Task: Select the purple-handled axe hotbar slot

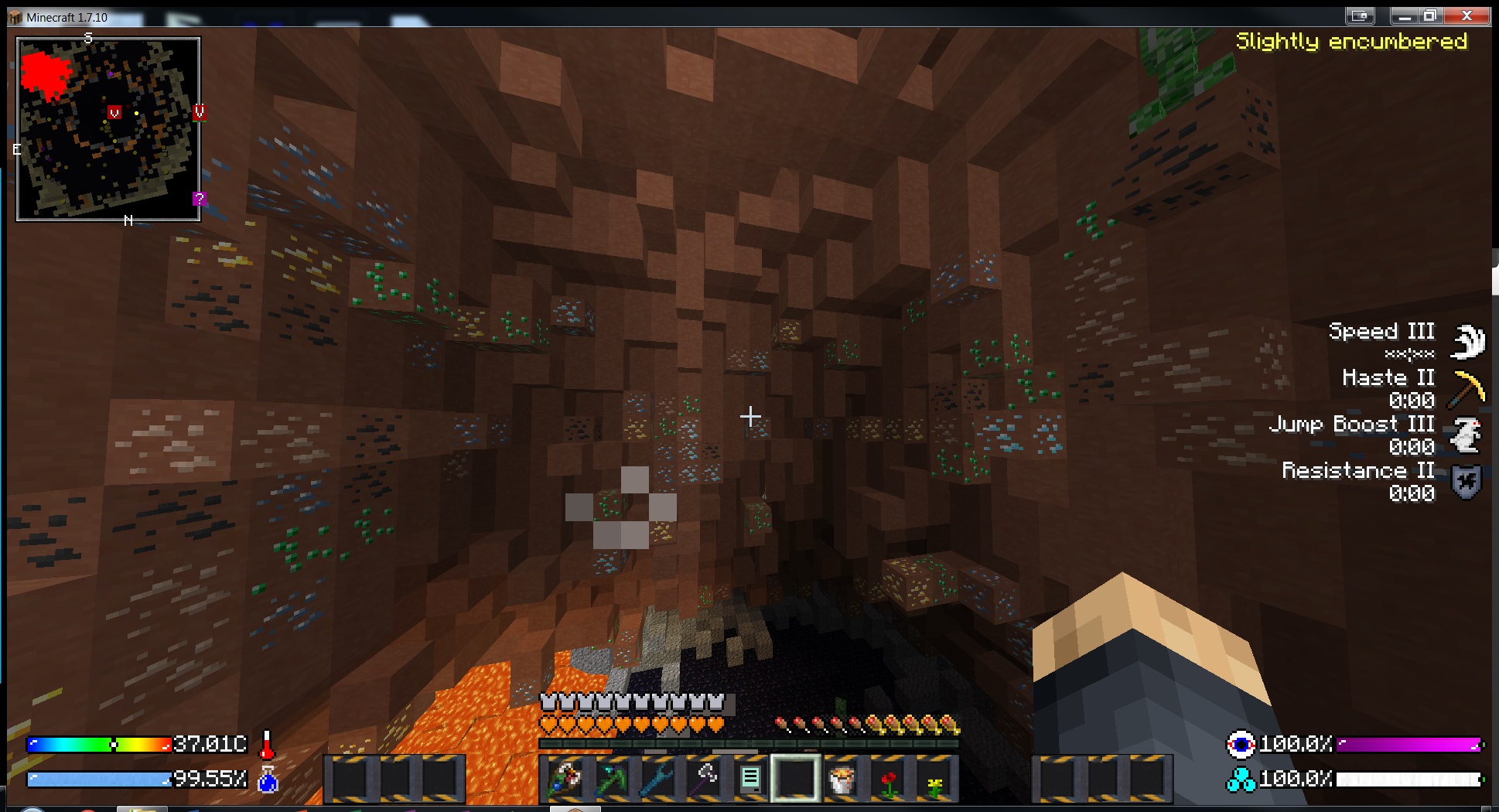Action: [704, 778]
